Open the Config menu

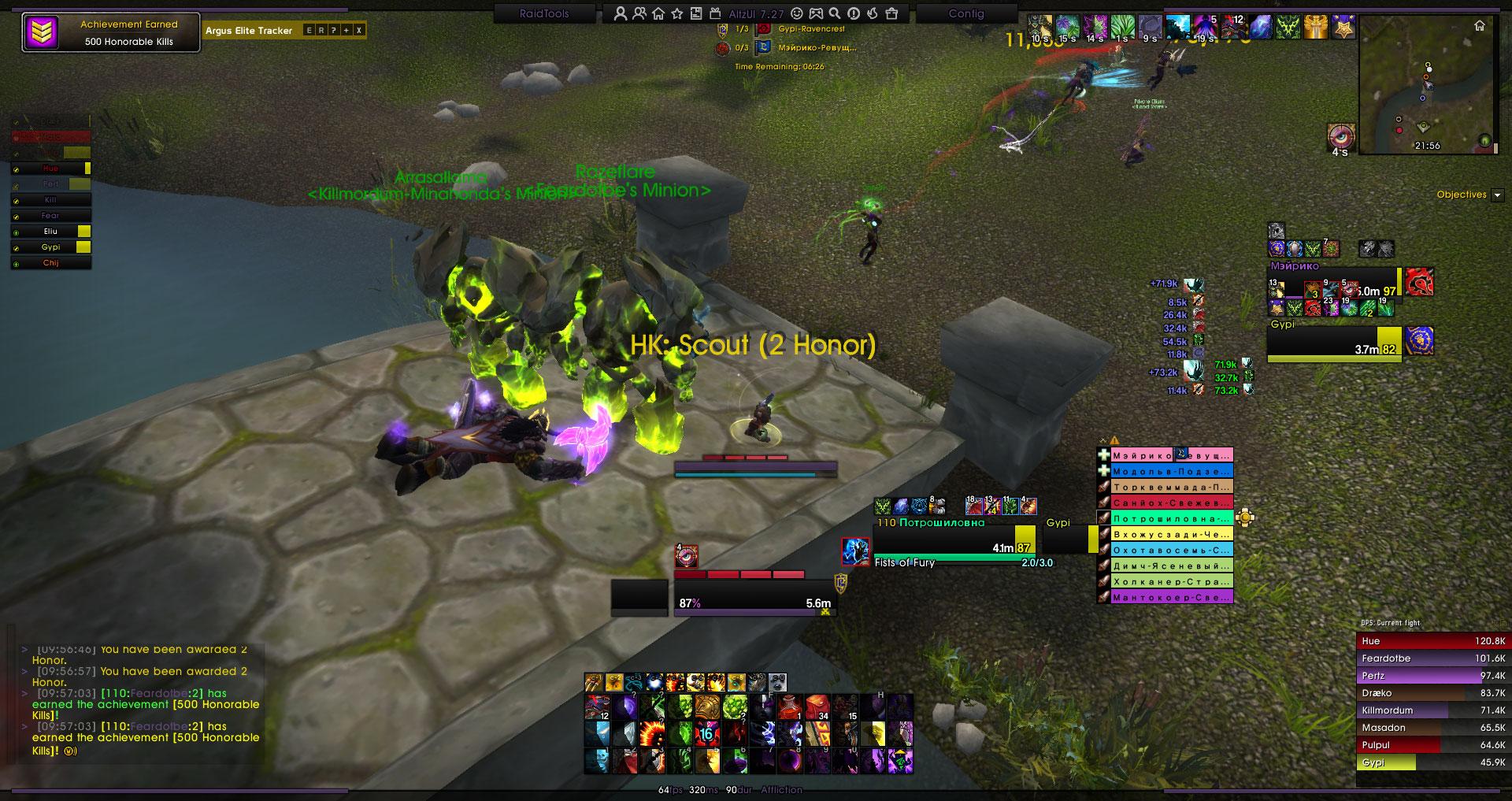coord(966,13)
